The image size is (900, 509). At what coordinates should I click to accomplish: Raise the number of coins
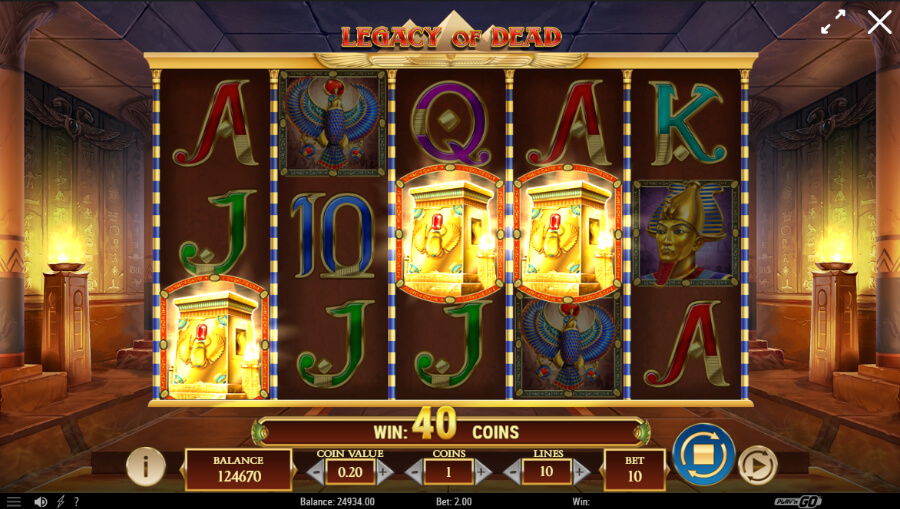483,472
